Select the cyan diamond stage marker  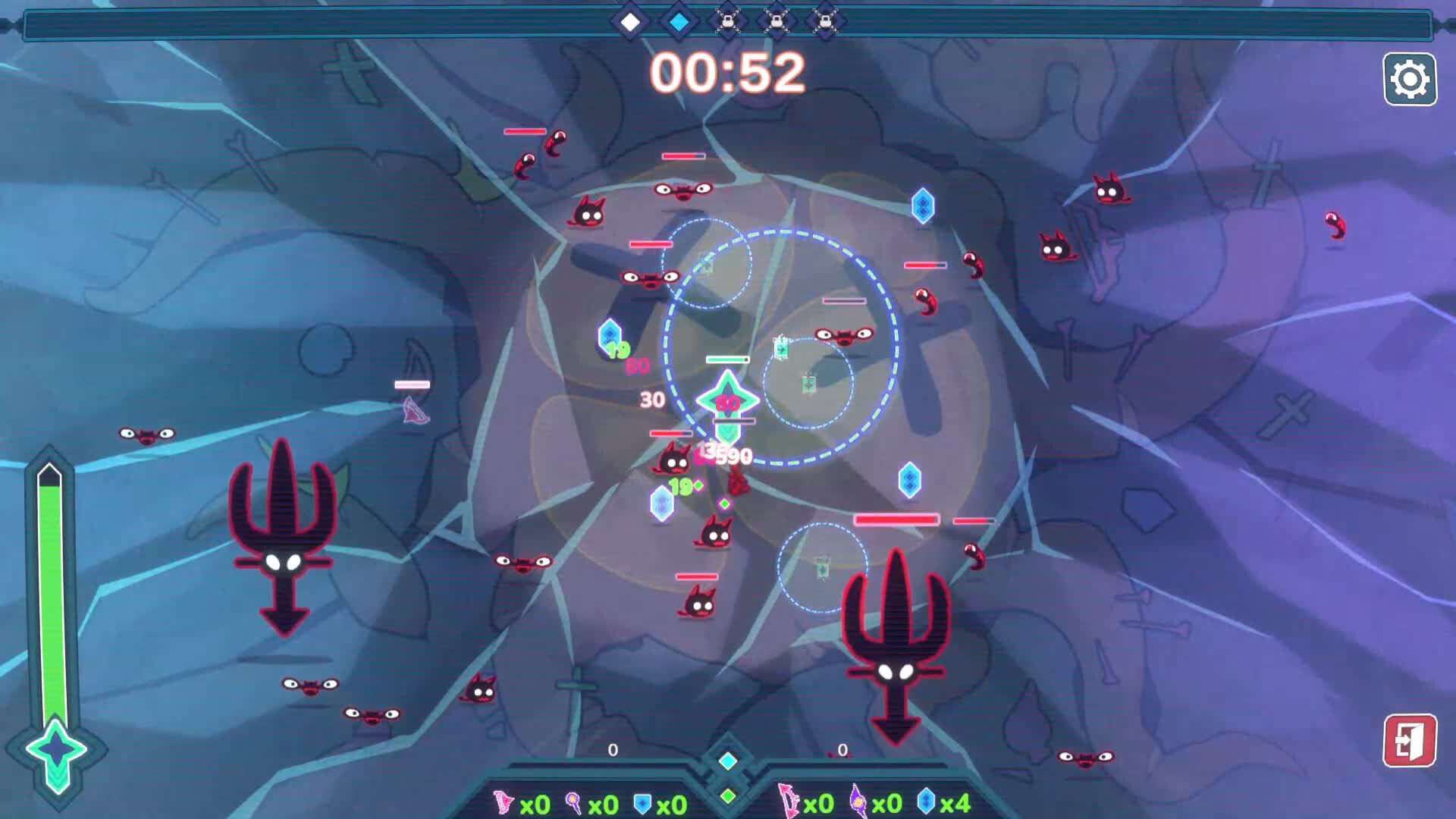pos(679,23)
